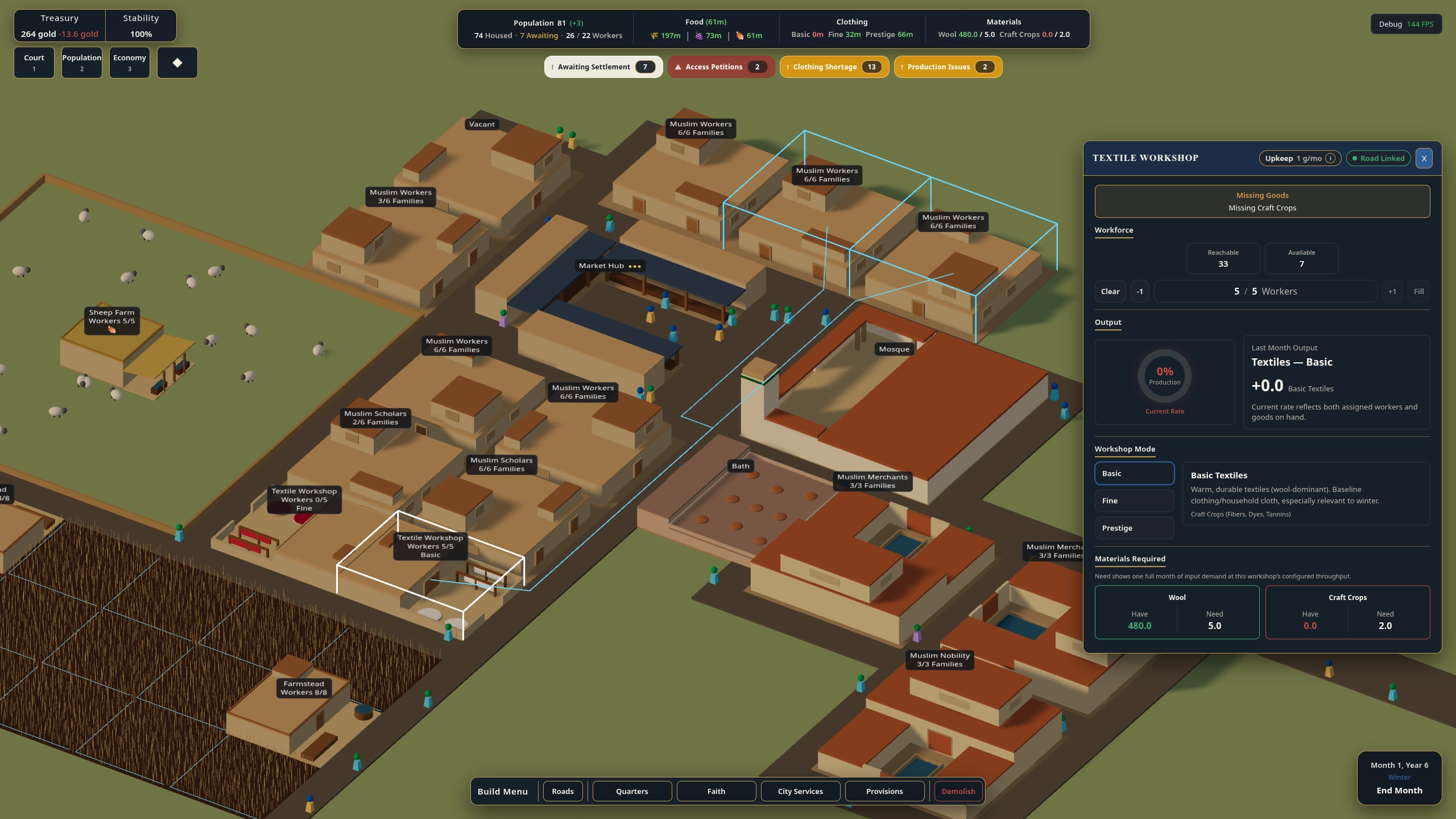The image size is (1456, 819).
Task: Click the circular Production rate dial
Action: pyautogui.click(x=1164, y=377)
